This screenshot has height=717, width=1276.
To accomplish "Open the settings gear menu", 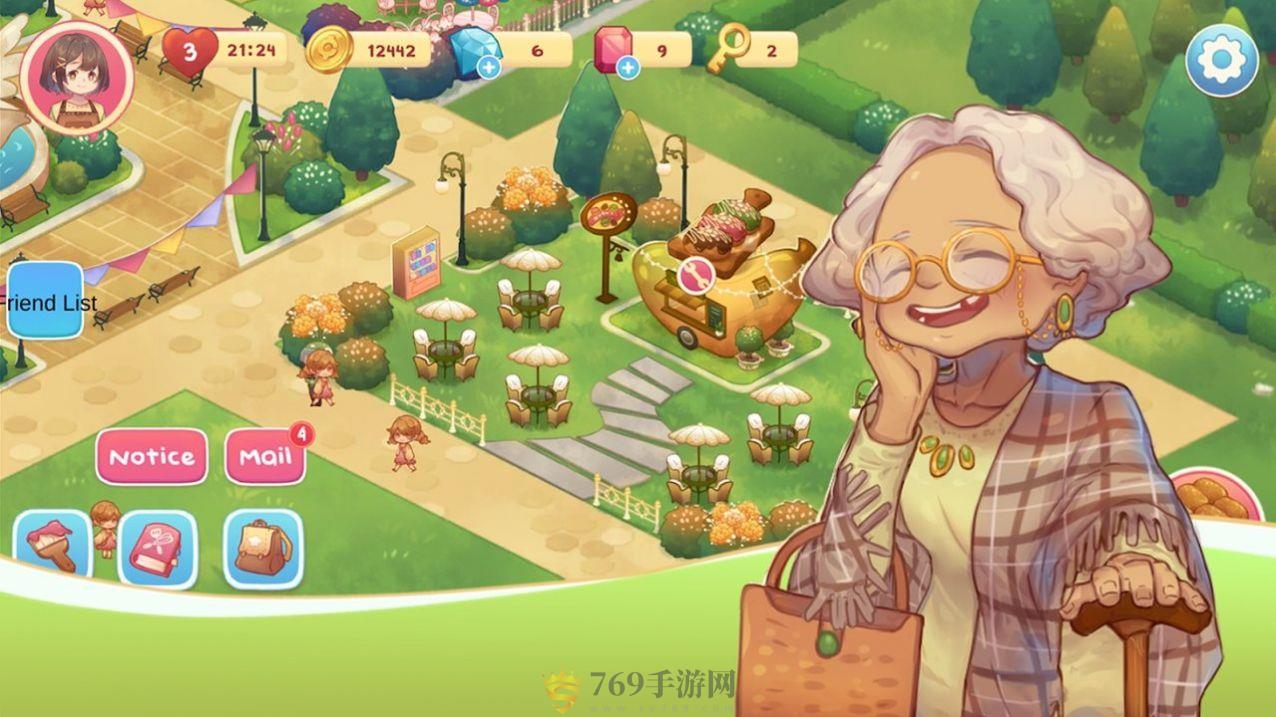I will 1221,61.
